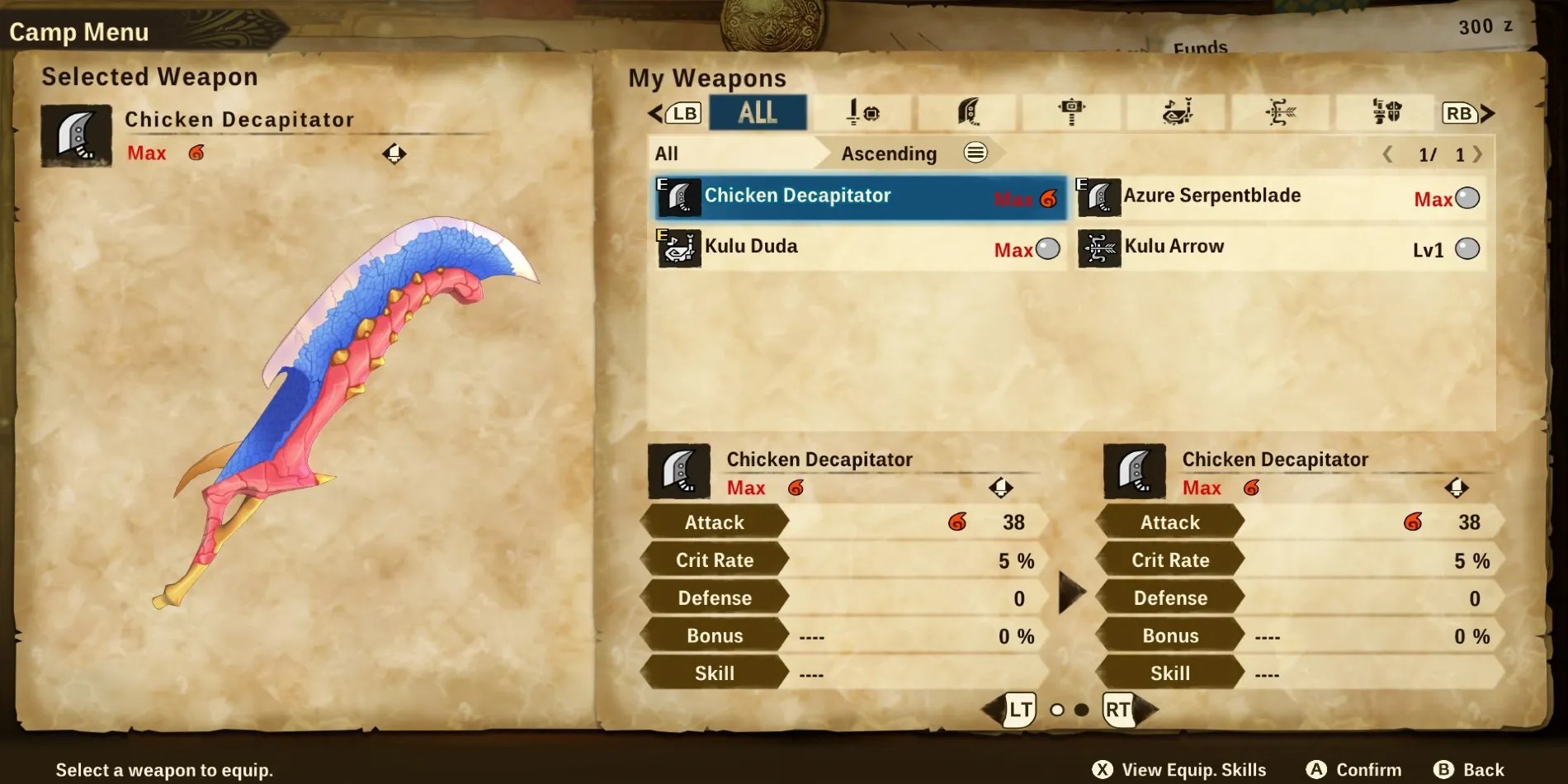This screenshot has width=1568, height=784.
Task: Open the Ascending sort order dropdown
Action: [x=887, y=153]
